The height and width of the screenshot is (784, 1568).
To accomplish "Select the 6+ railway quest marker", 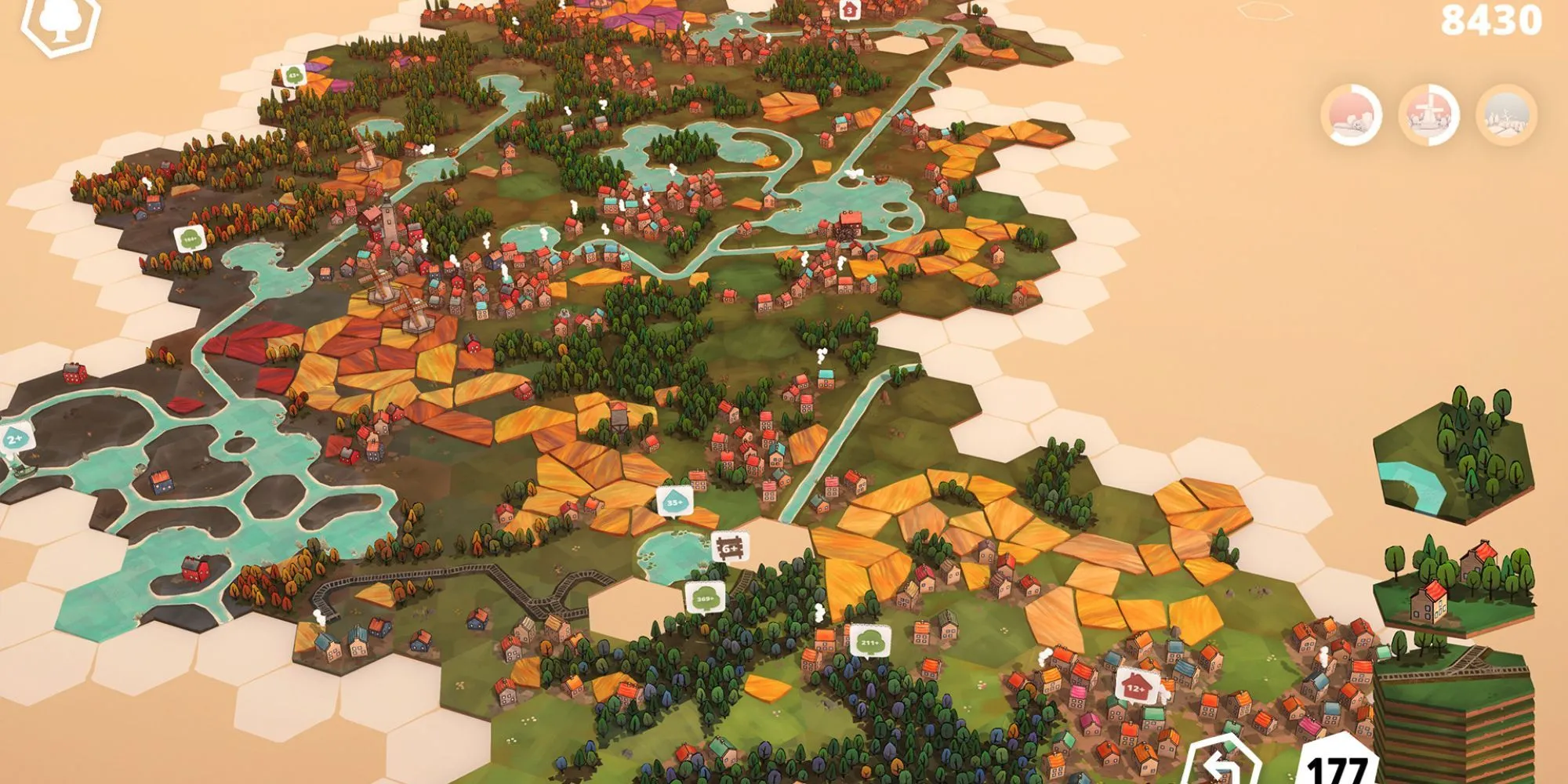I will click(x=730, y=547).
